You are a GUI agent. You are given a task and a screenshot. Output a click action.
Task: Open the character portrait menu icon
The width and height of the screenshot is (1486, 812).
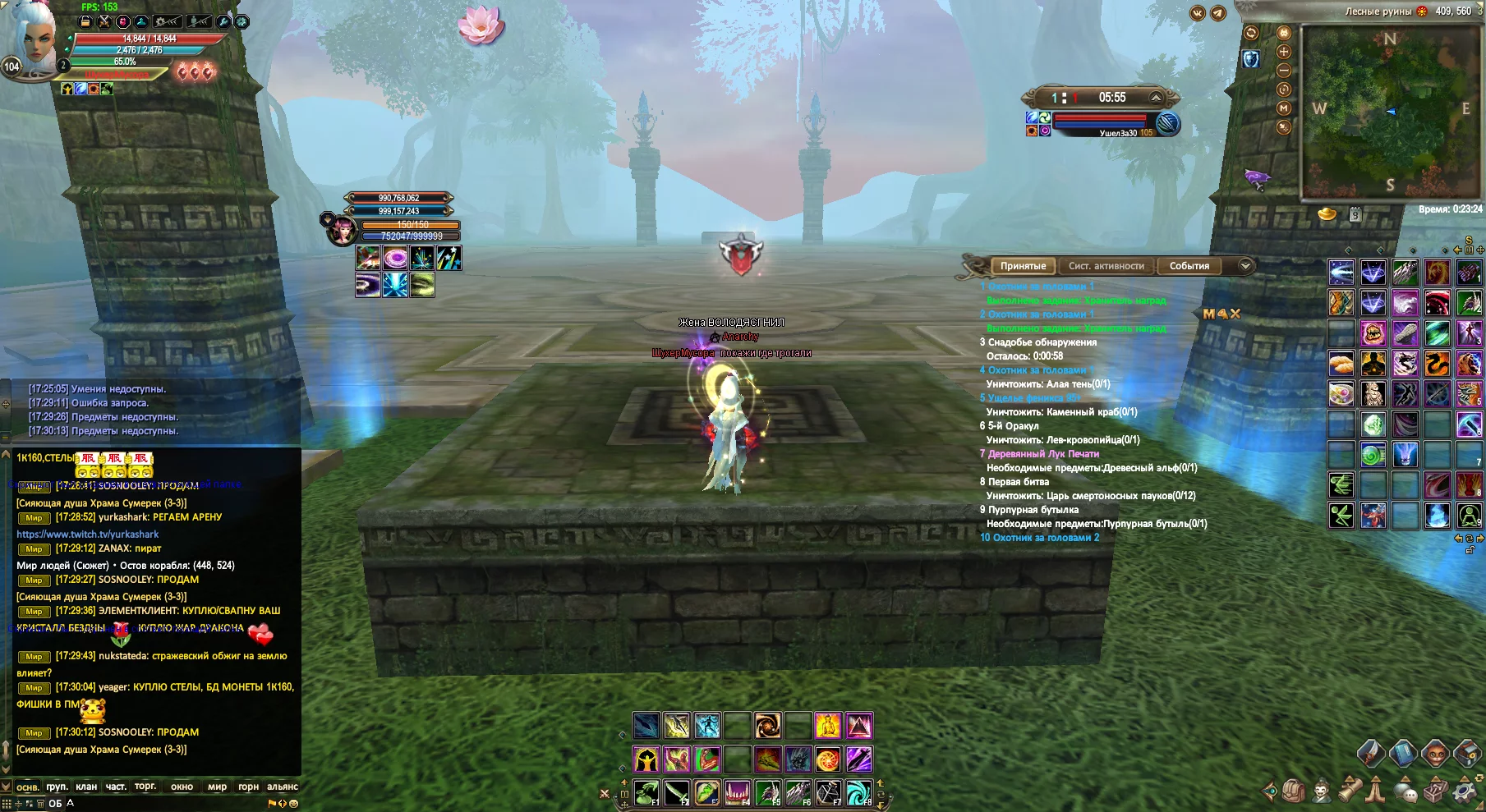(1322, 791)
